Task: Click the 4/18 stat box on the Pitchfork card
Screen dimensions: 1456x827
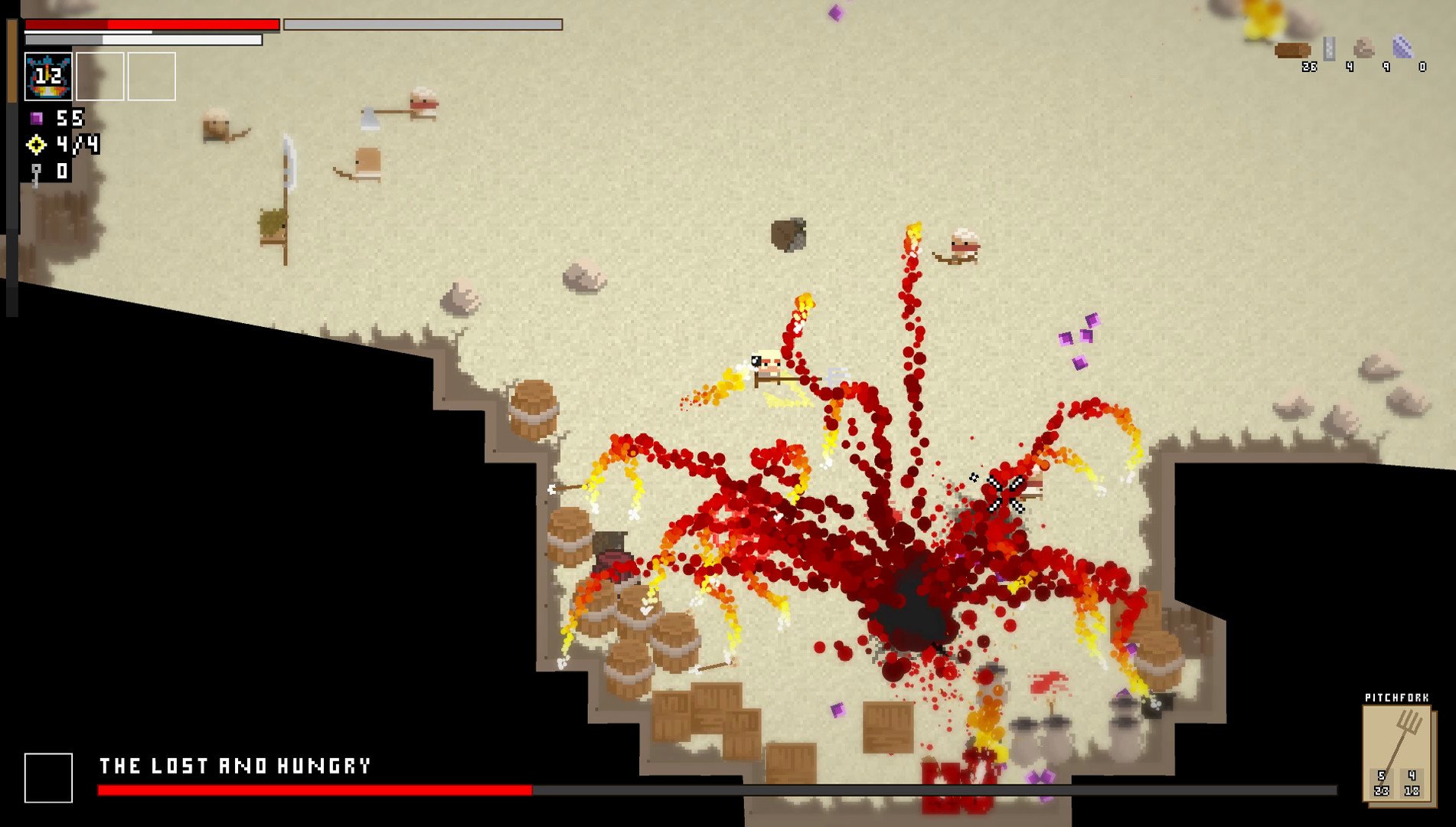Action: click(x=1411, y=783)
